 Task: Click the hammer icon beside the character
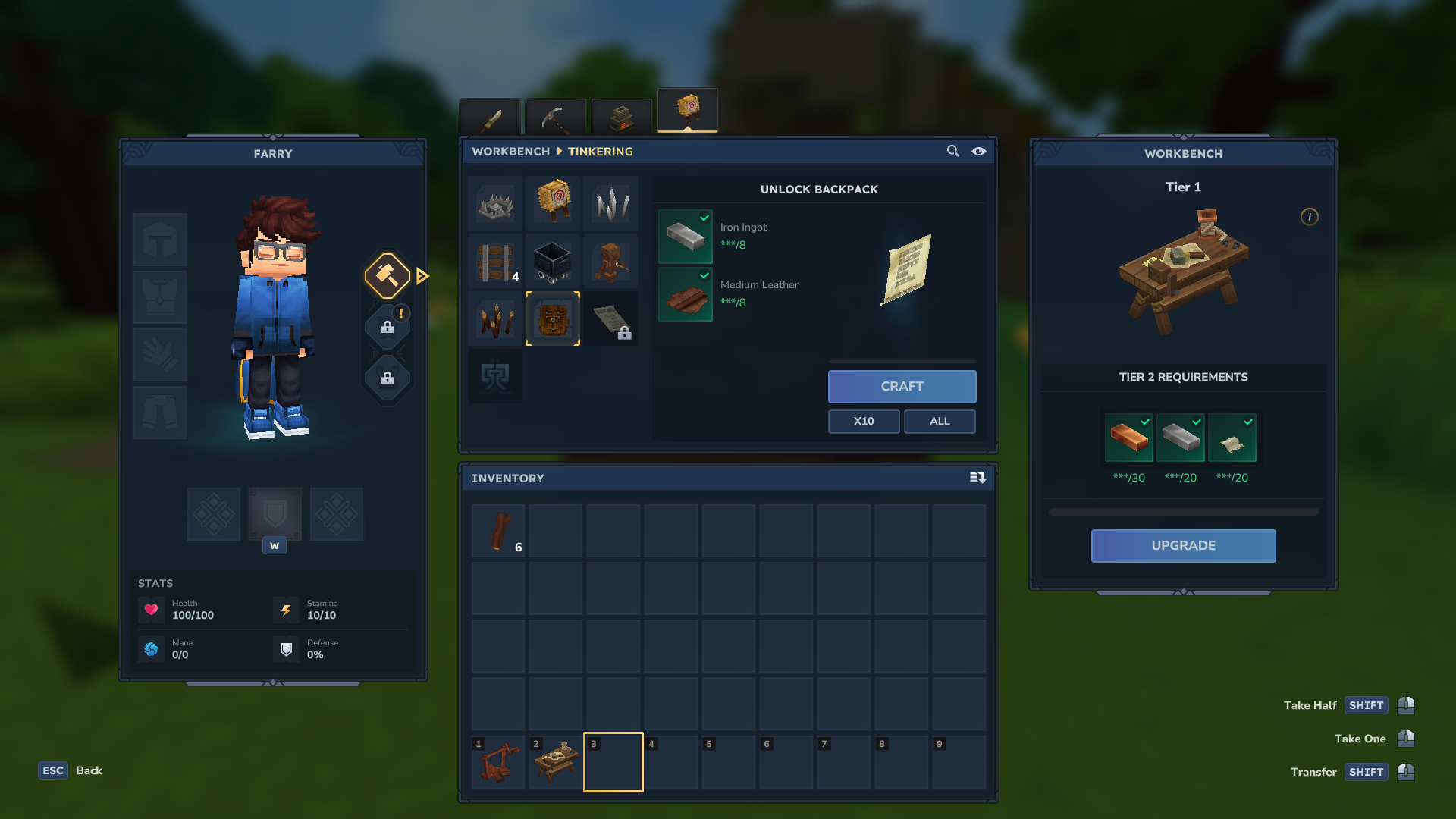point(387,275)
